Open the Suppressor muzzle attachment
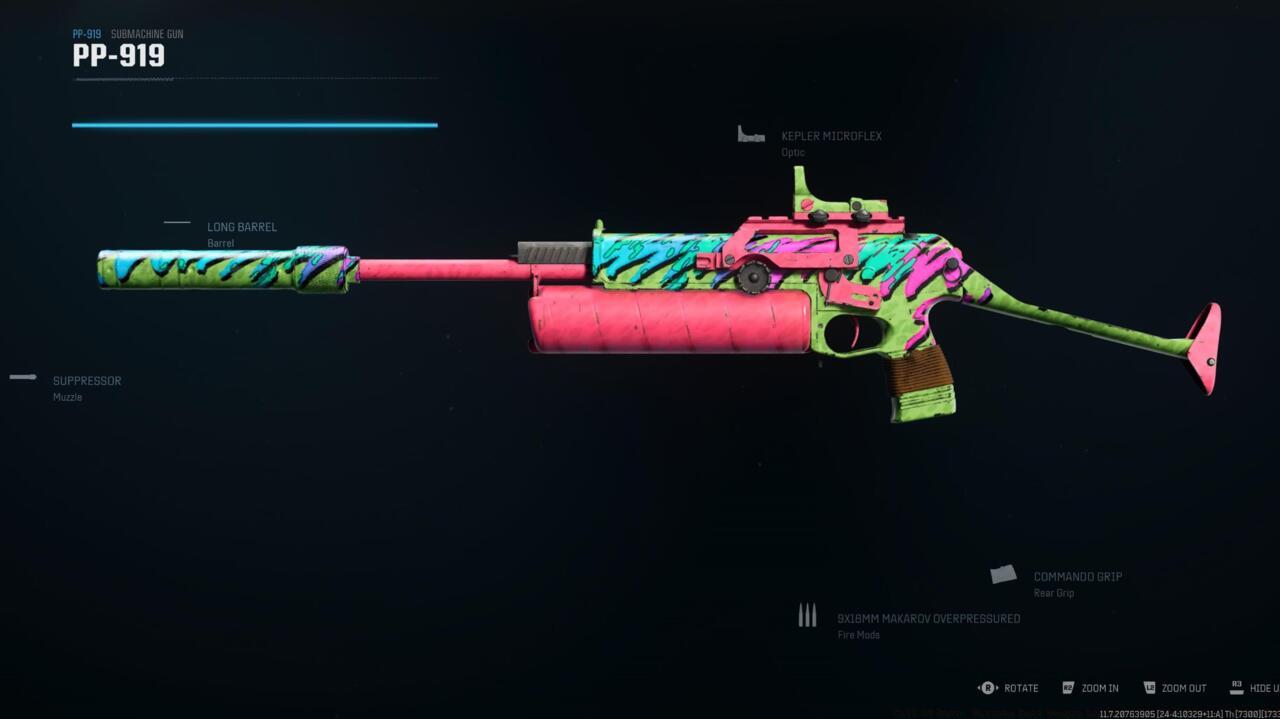This screenshot has height=719, width=1280. click(86, 381)
